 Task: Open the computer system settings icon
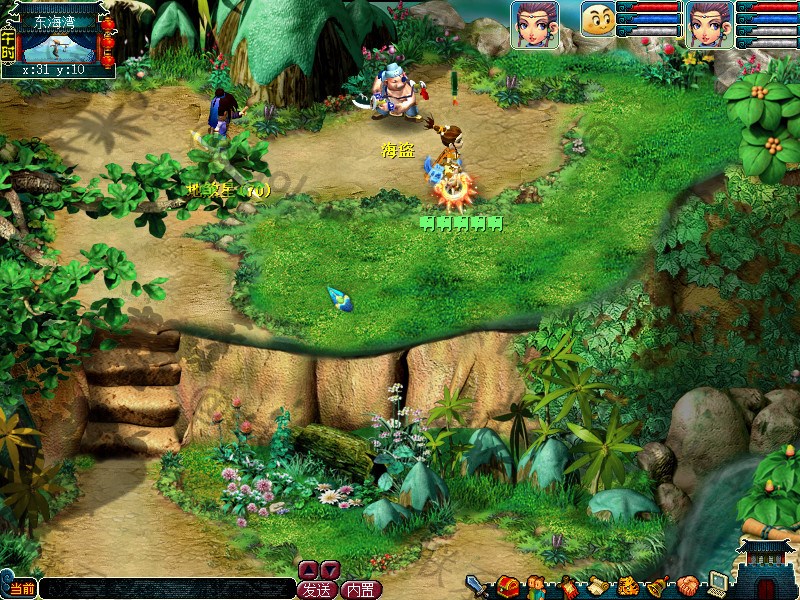point(717,584)
